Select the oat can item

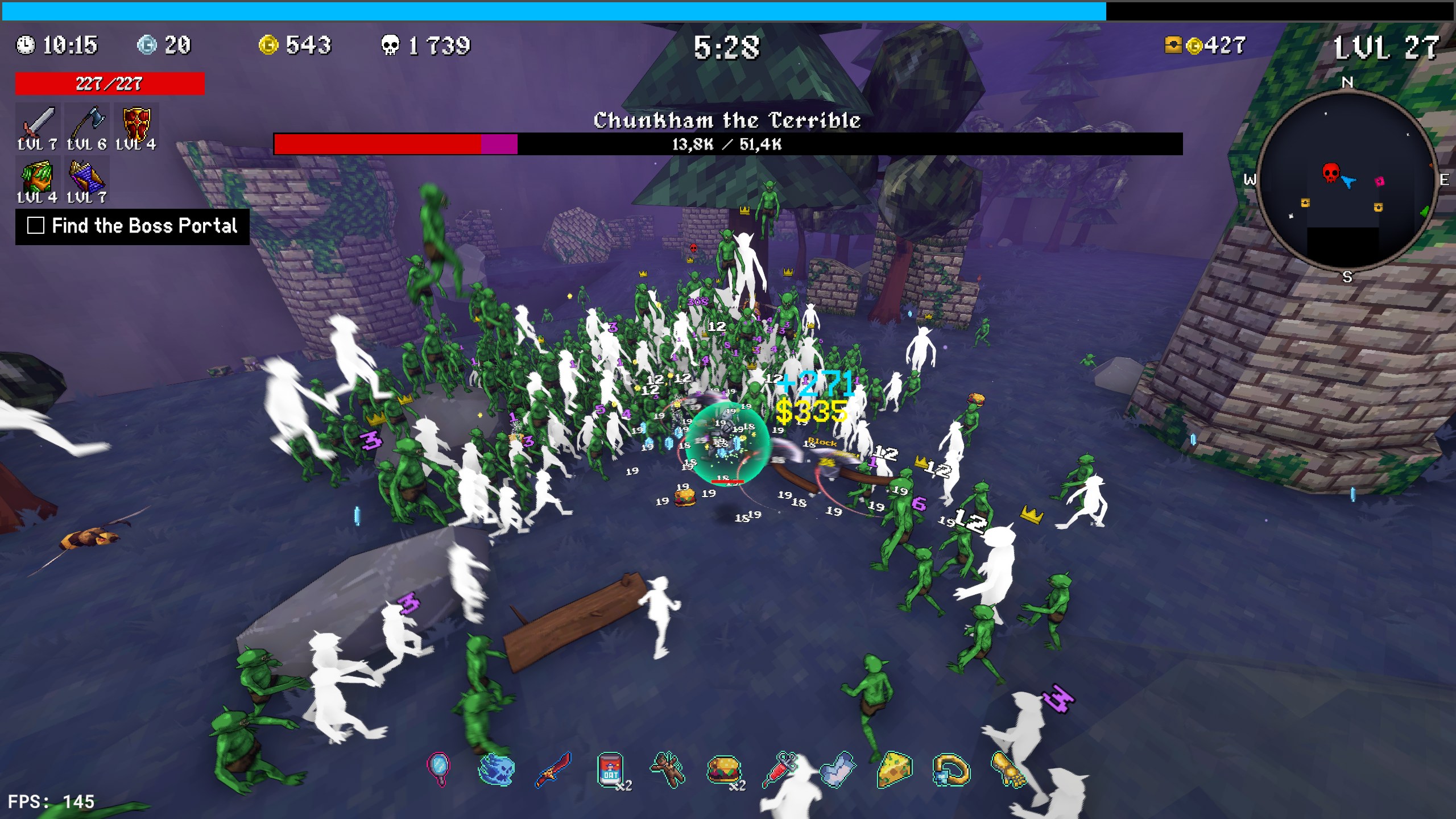[610, 770]
